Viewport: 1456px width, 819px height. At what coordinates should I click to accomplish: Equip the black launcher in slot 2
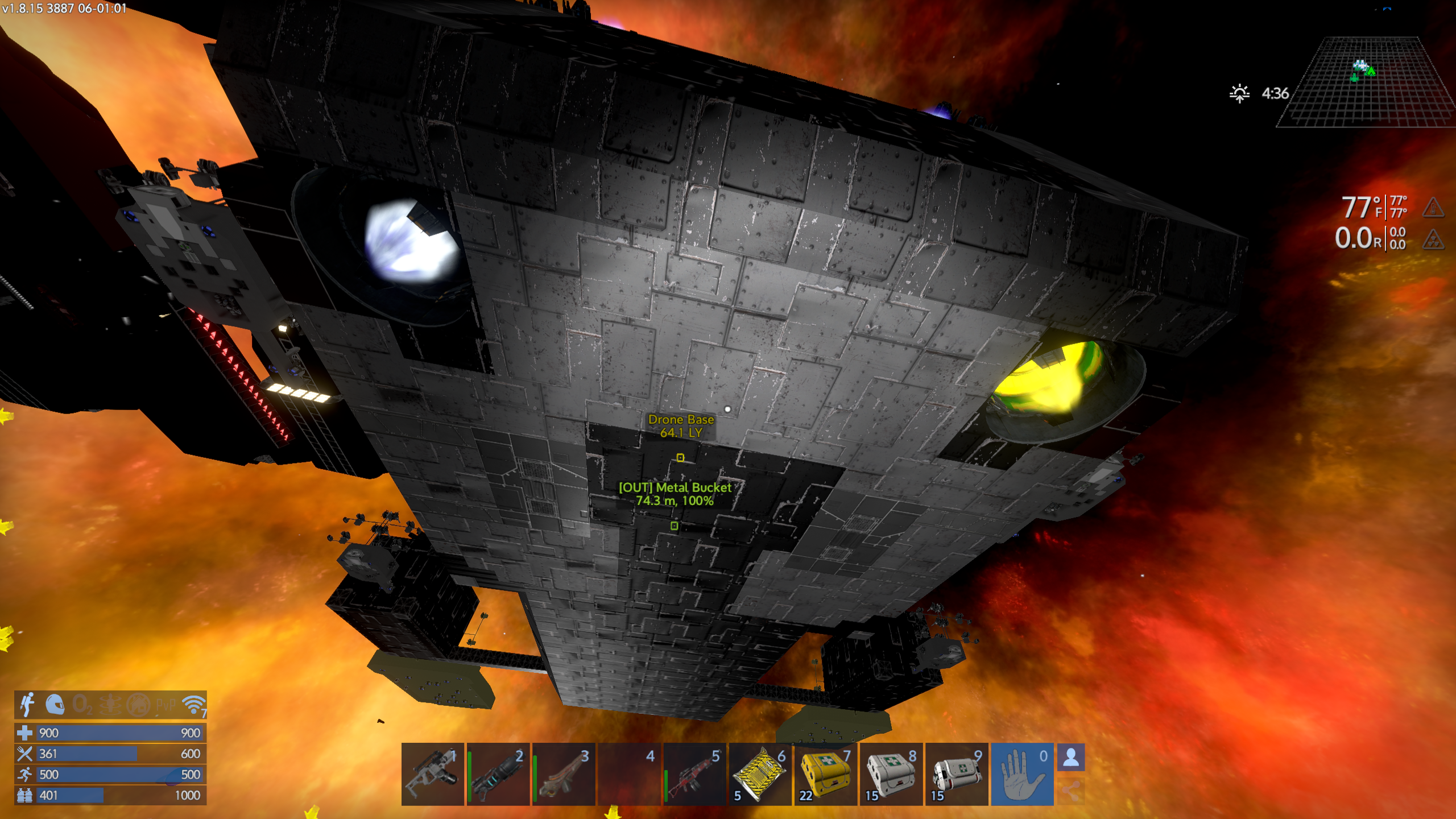pos(498,773)
